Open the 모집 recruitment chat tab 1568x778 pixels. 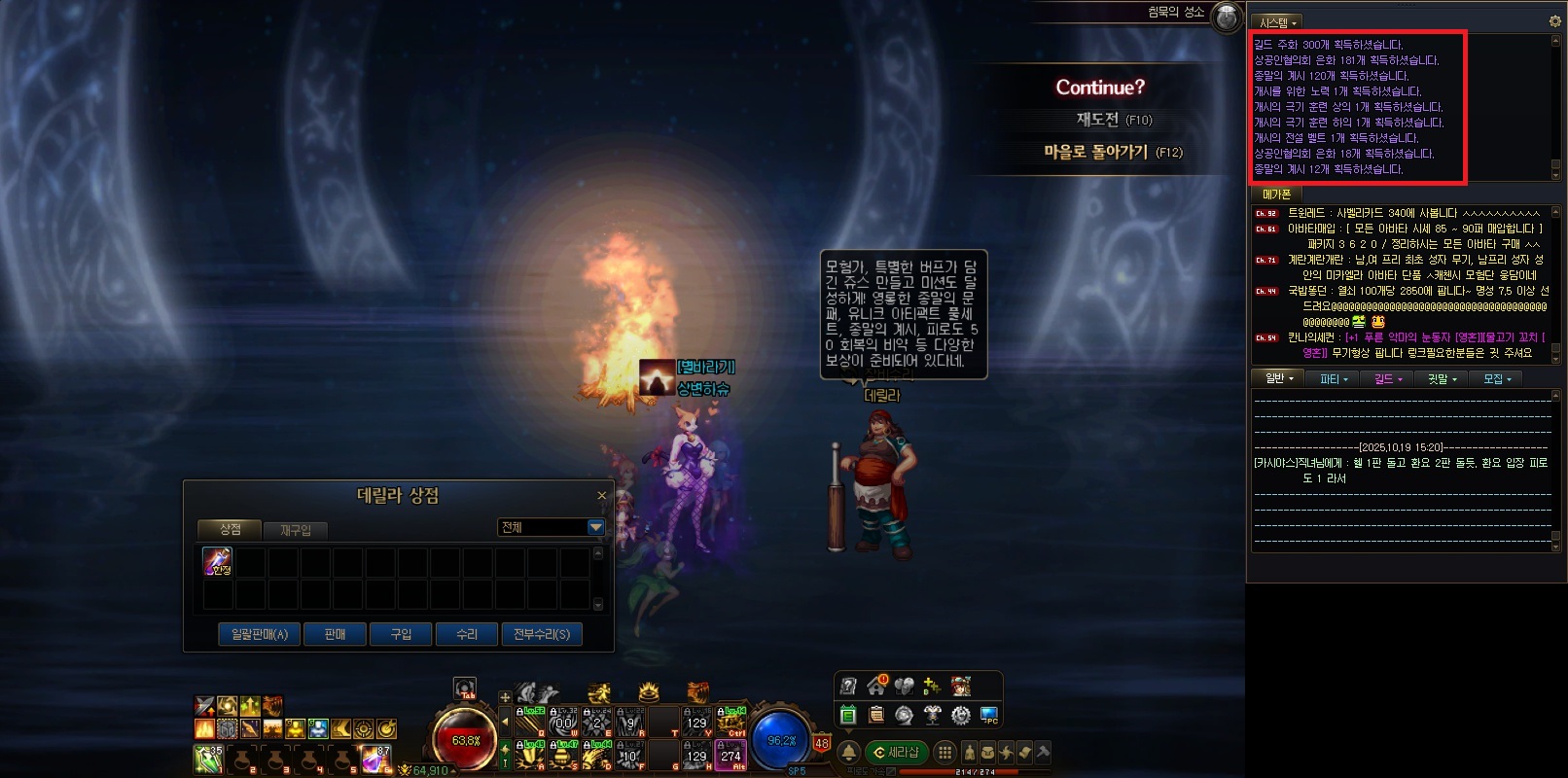(1497, 379)
